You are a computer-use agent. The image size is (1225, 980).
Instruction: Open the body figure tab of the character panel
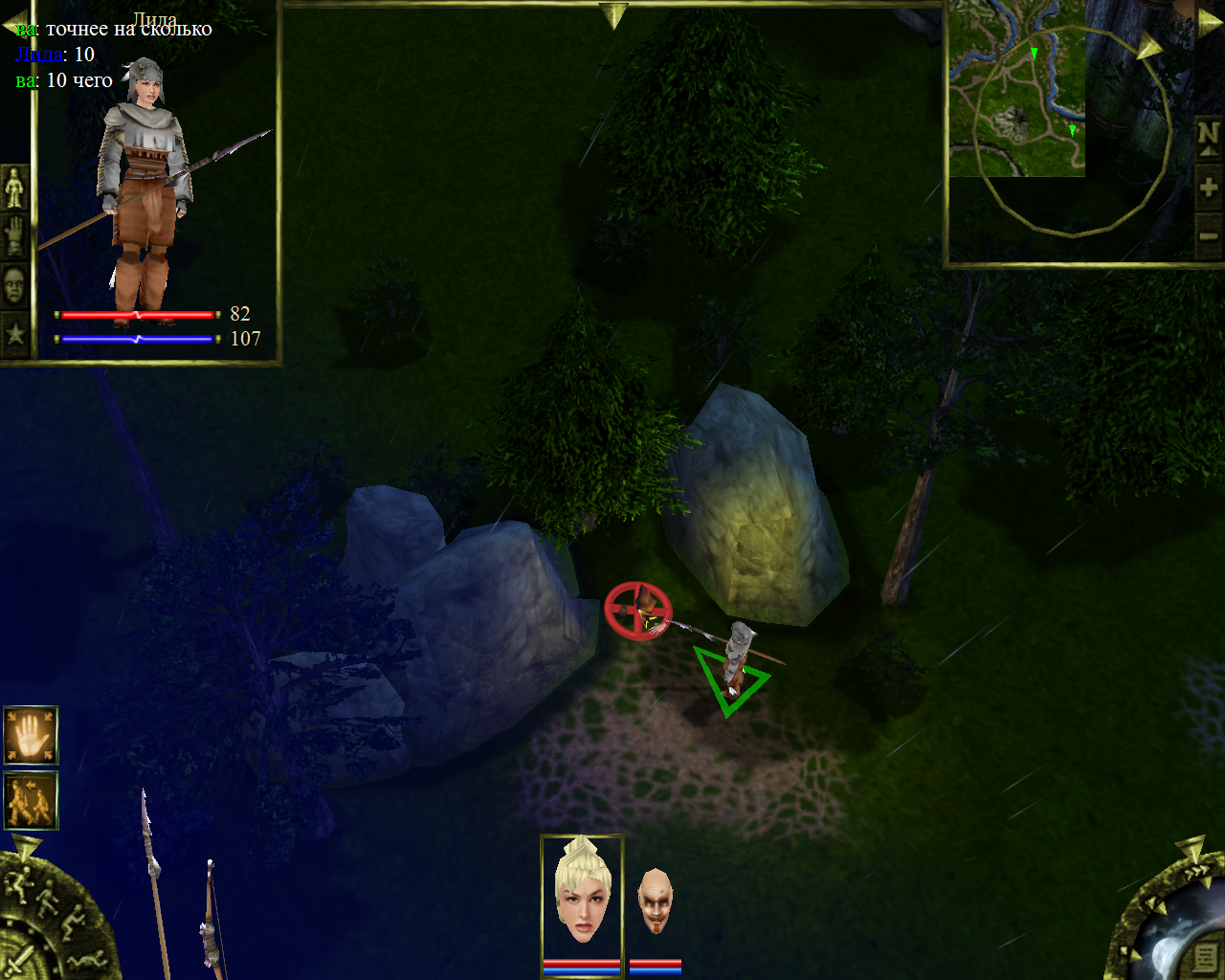[x=14, y=187]
